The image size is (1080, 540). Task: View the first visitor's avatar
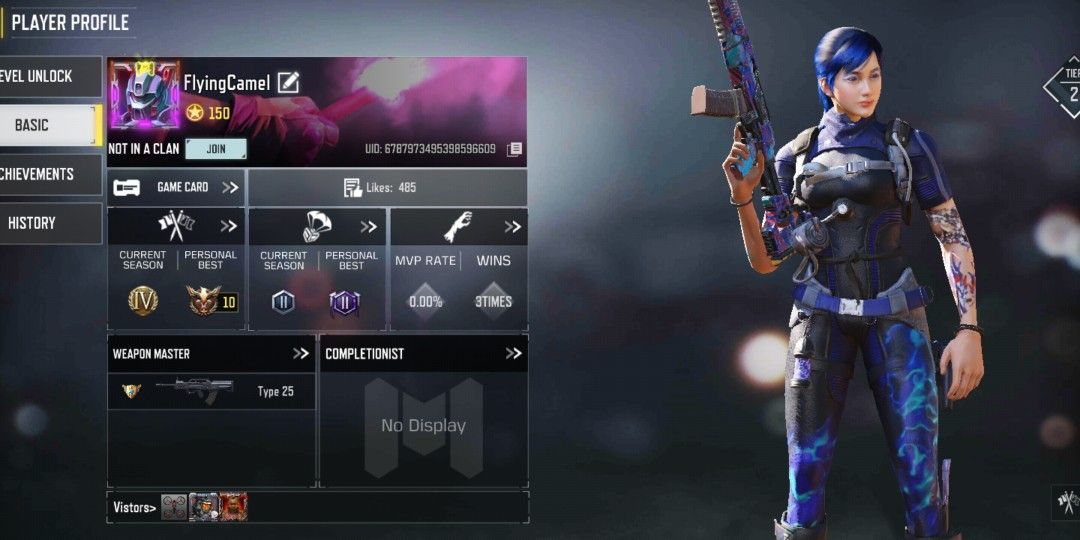[174, 507]
